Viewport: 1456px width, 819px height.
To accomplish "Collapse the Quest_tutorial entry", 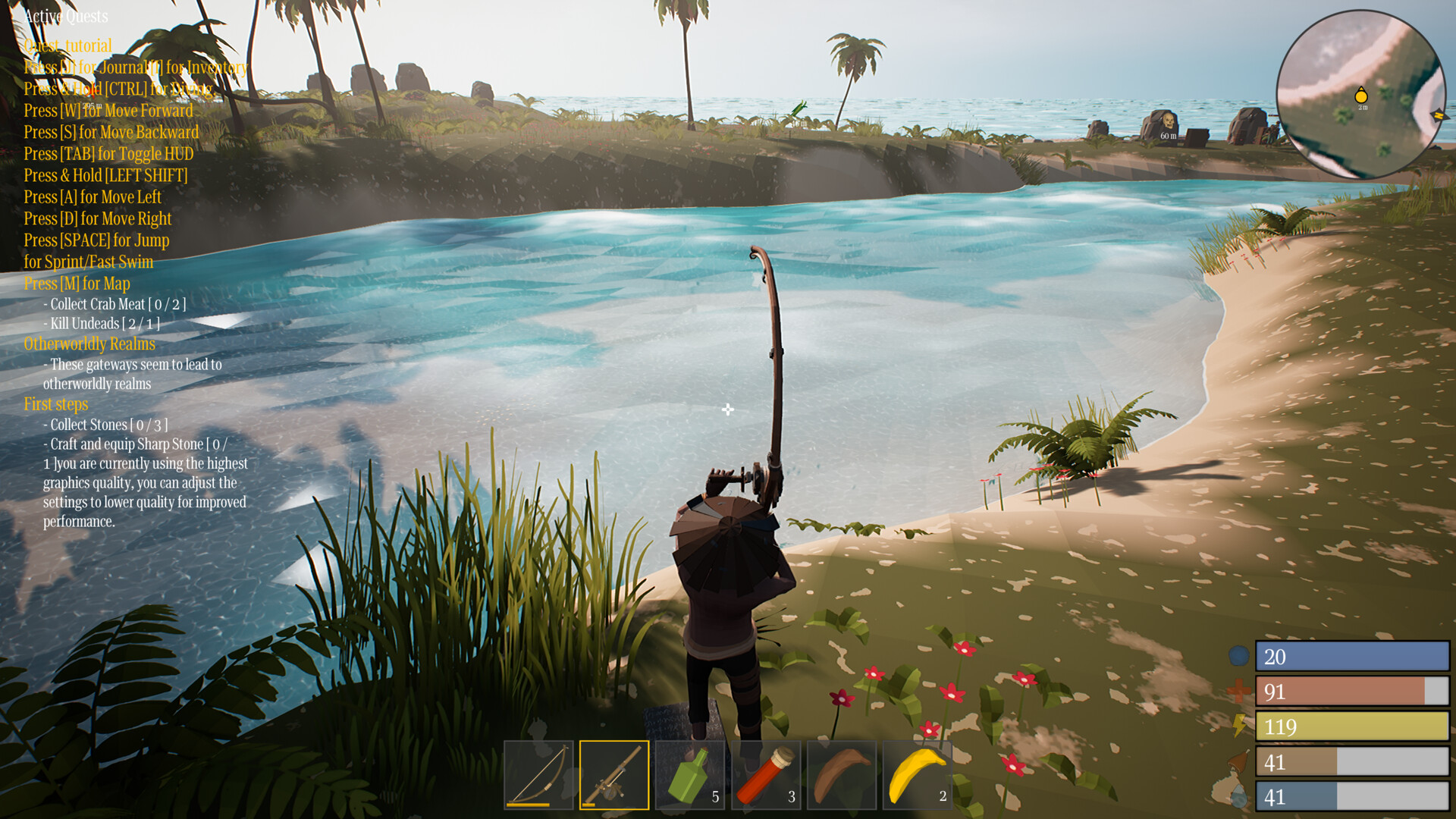I will (67, 45).
